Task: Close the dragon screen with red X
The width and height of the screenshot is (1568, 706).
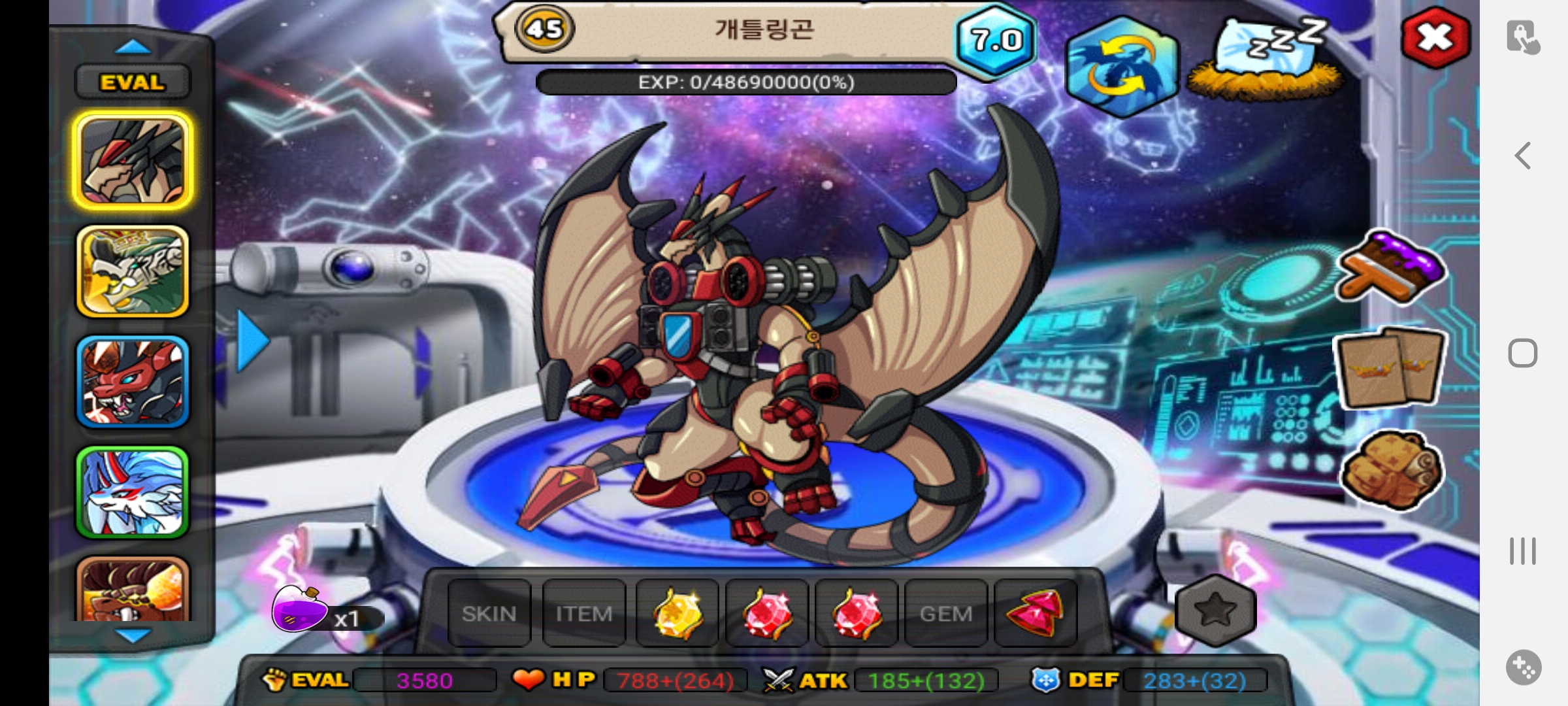Action: tap(1435, 38)
